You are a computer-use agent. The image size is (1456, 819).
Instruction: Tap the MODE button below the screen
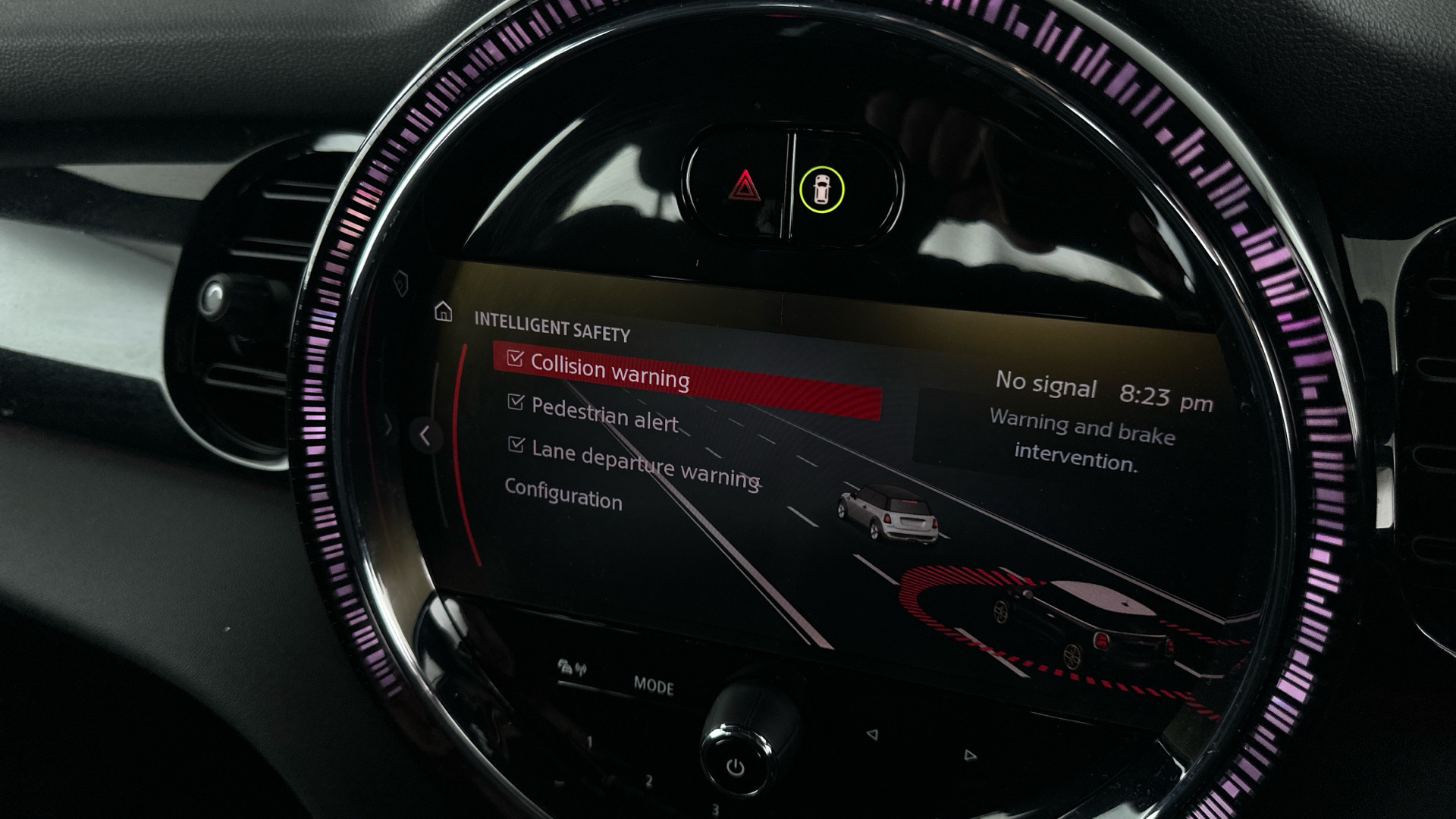point(653,687)
